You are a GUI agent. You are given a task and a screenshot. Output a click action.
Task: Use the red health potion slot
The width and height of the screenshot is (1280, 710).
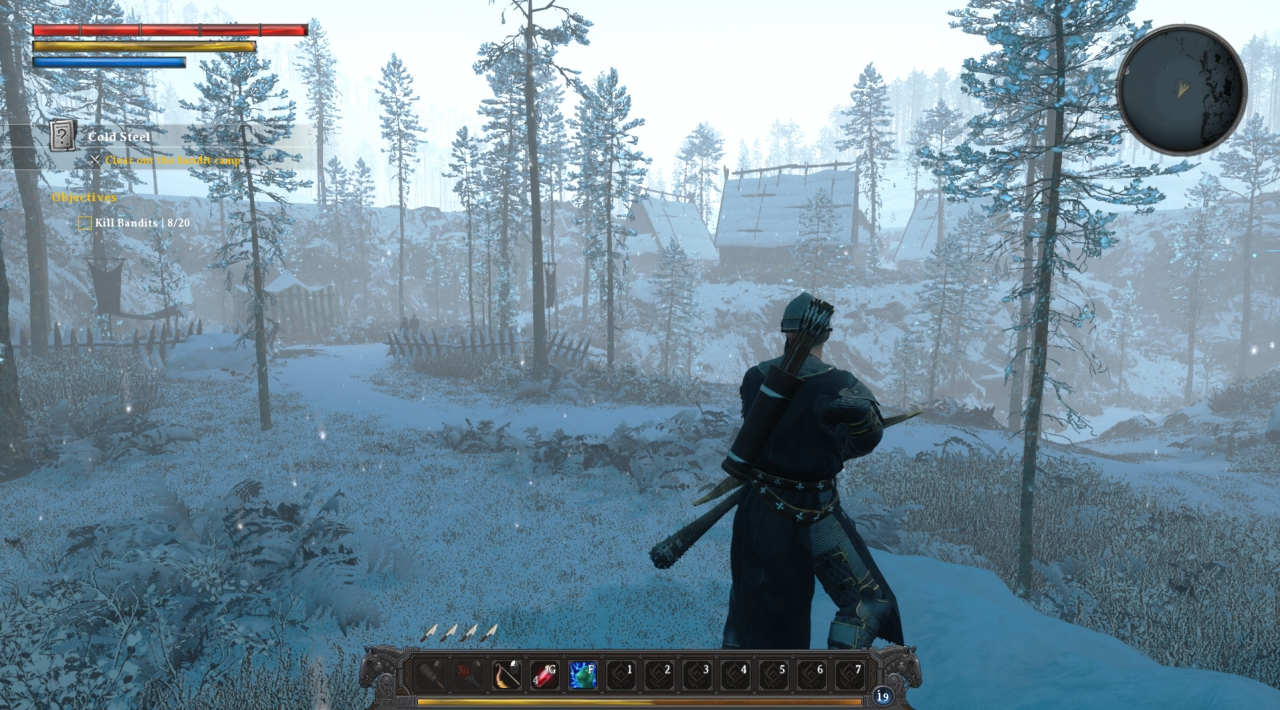coord(545,675)
